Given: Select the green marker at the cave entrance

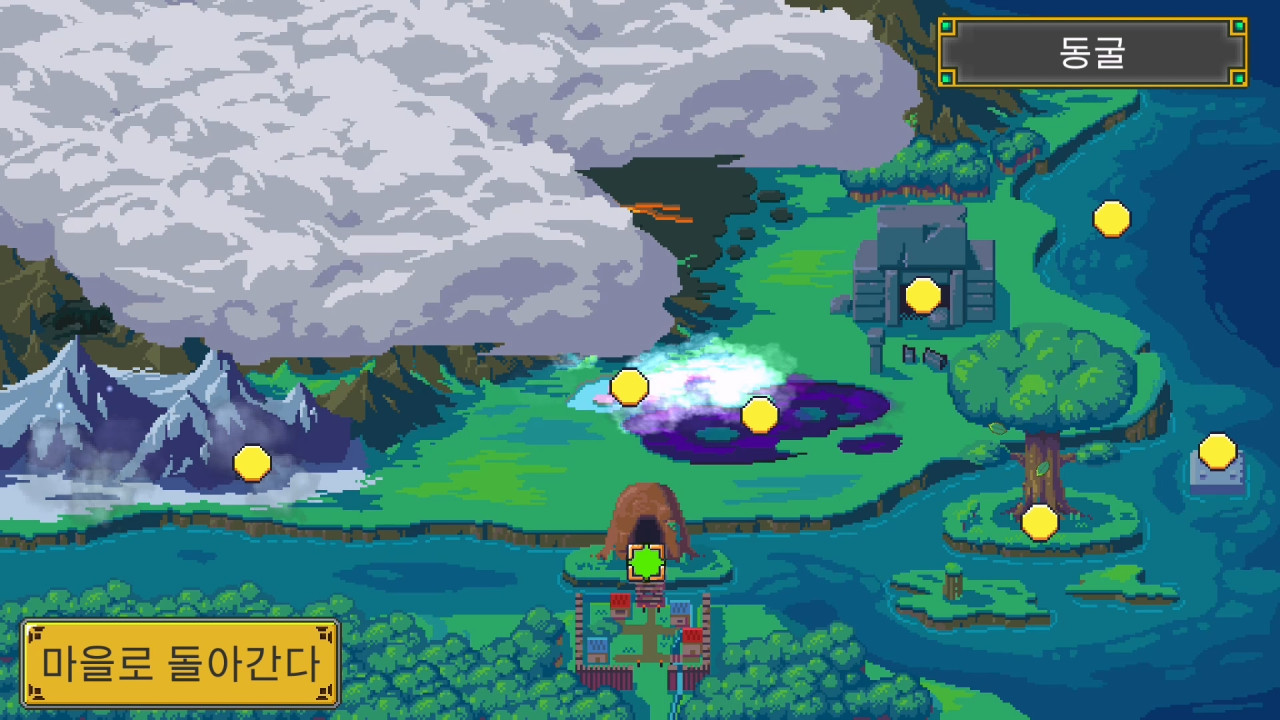Looking at the screenshot, I should point(645,563).
